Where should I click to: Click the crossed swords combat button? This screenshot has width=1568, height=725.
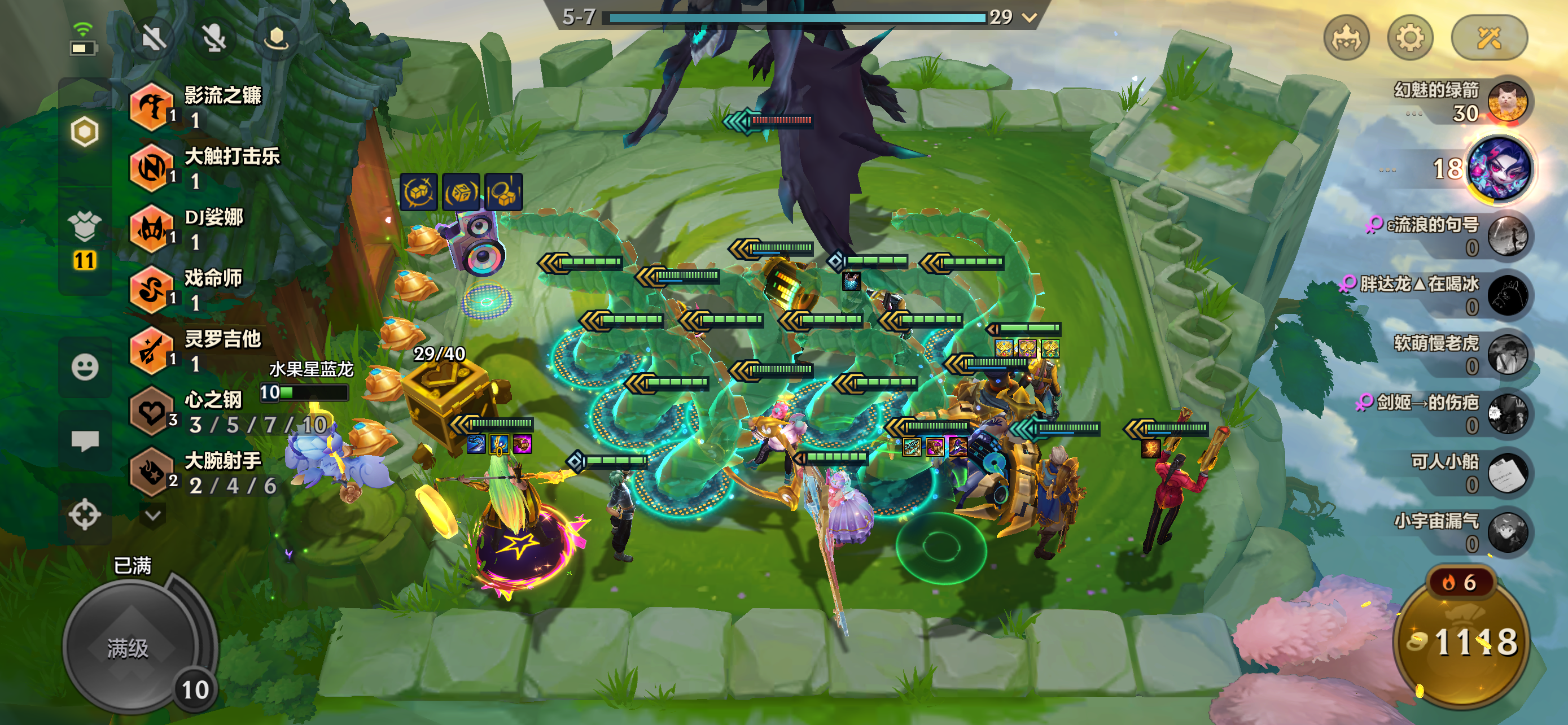(x=1489, y=39)
